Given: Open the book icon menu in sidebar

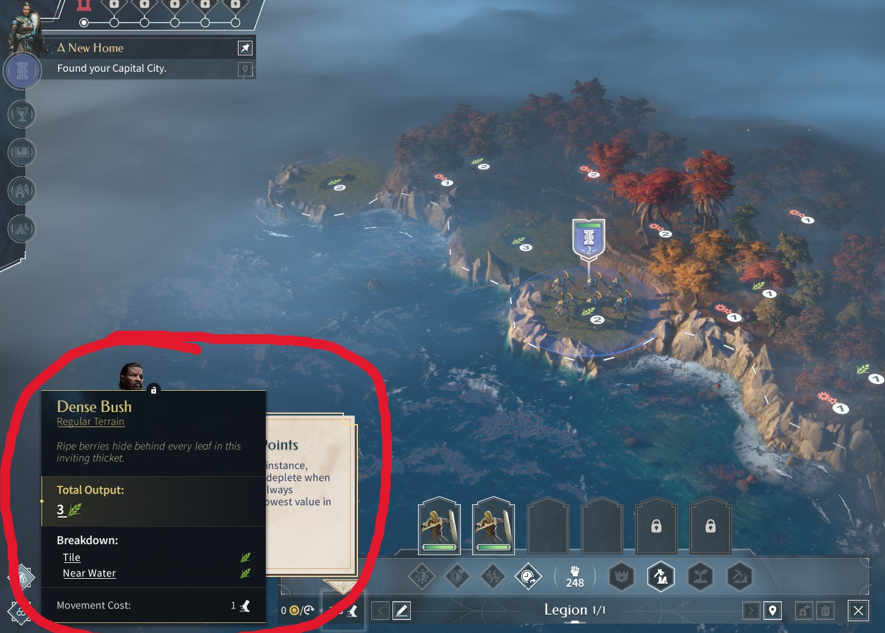Looking at the screenshot, I should coord(22,152).
